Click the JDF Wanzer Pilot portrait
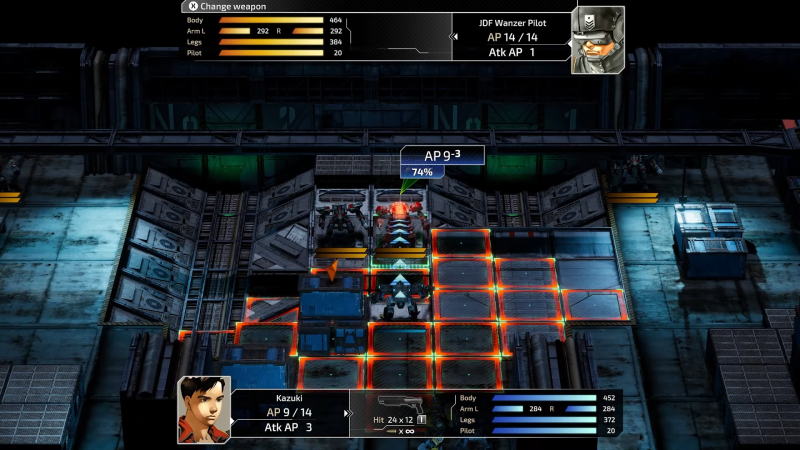The width and height of the screenshot is (800, 450). point(598,40)
